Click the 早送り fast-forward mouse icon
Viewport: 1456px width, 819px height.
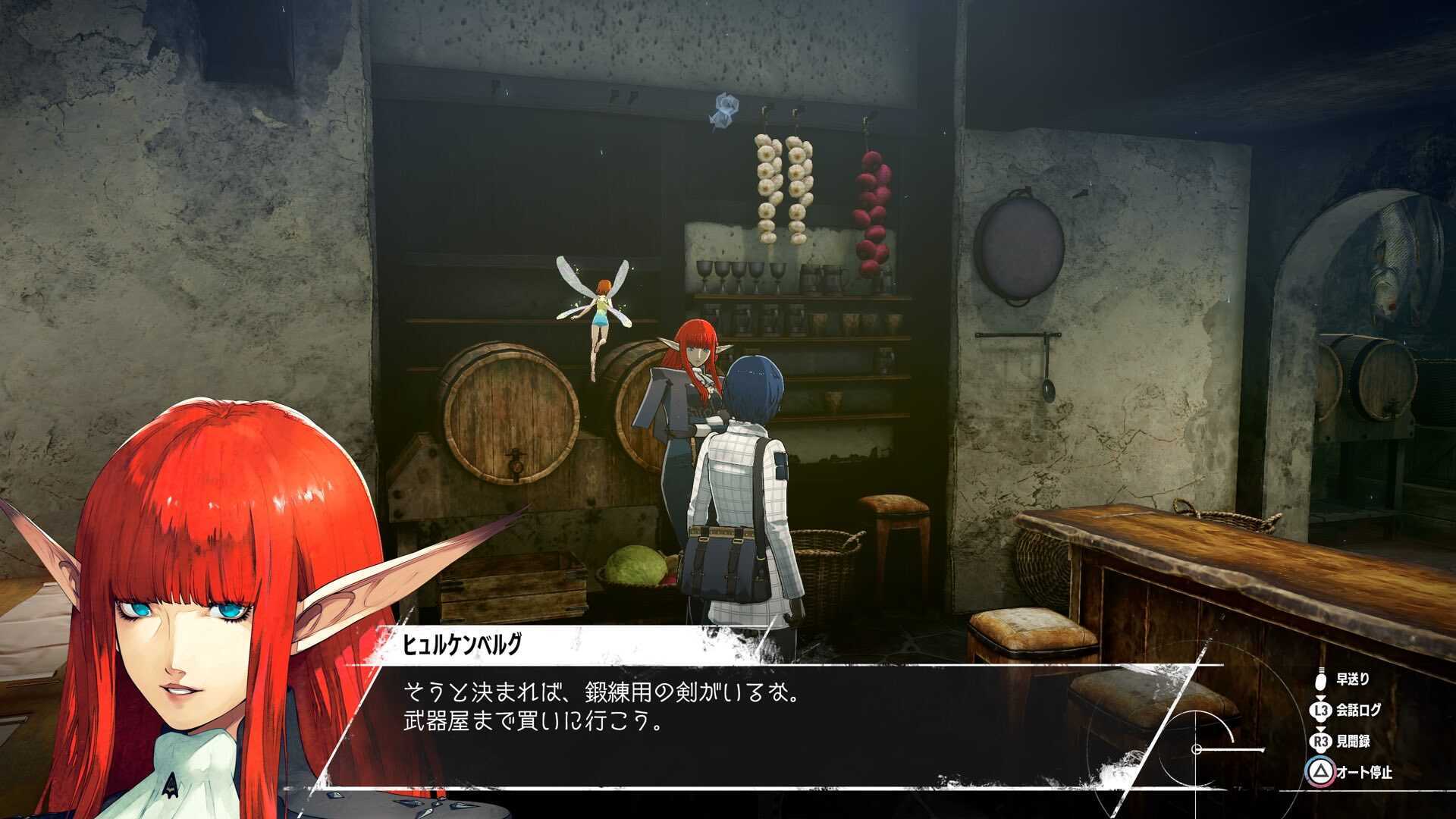1321,681
